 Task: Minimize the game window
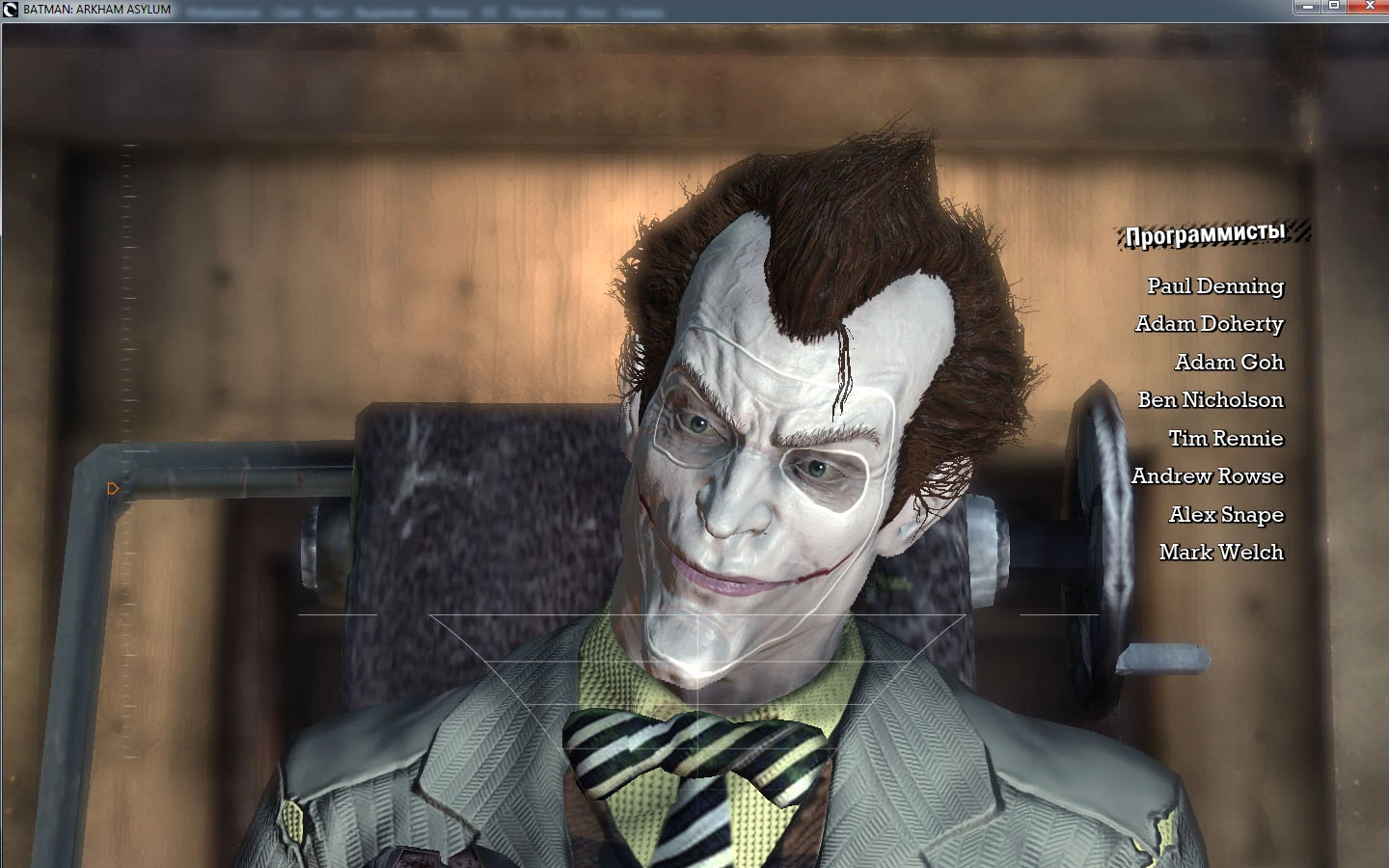coord(1308,7)
